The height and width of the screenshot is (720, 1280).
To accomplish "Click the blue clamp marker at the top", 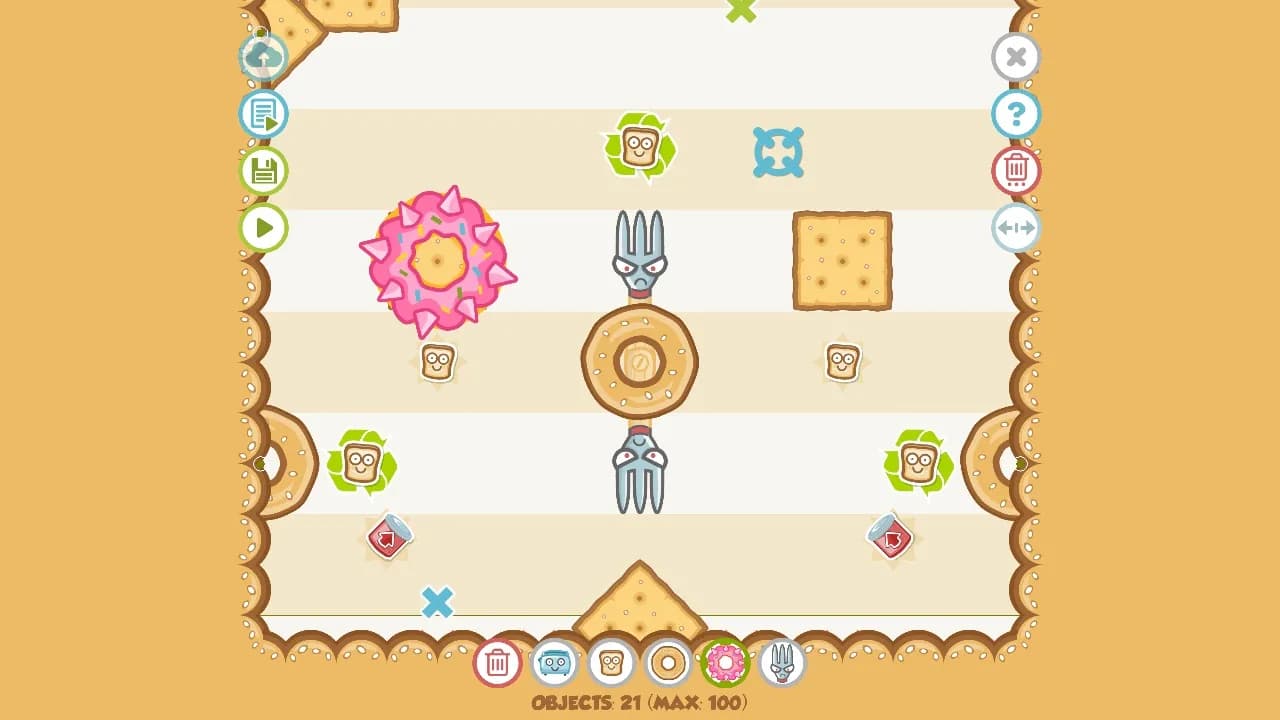I will click(779, 154).
